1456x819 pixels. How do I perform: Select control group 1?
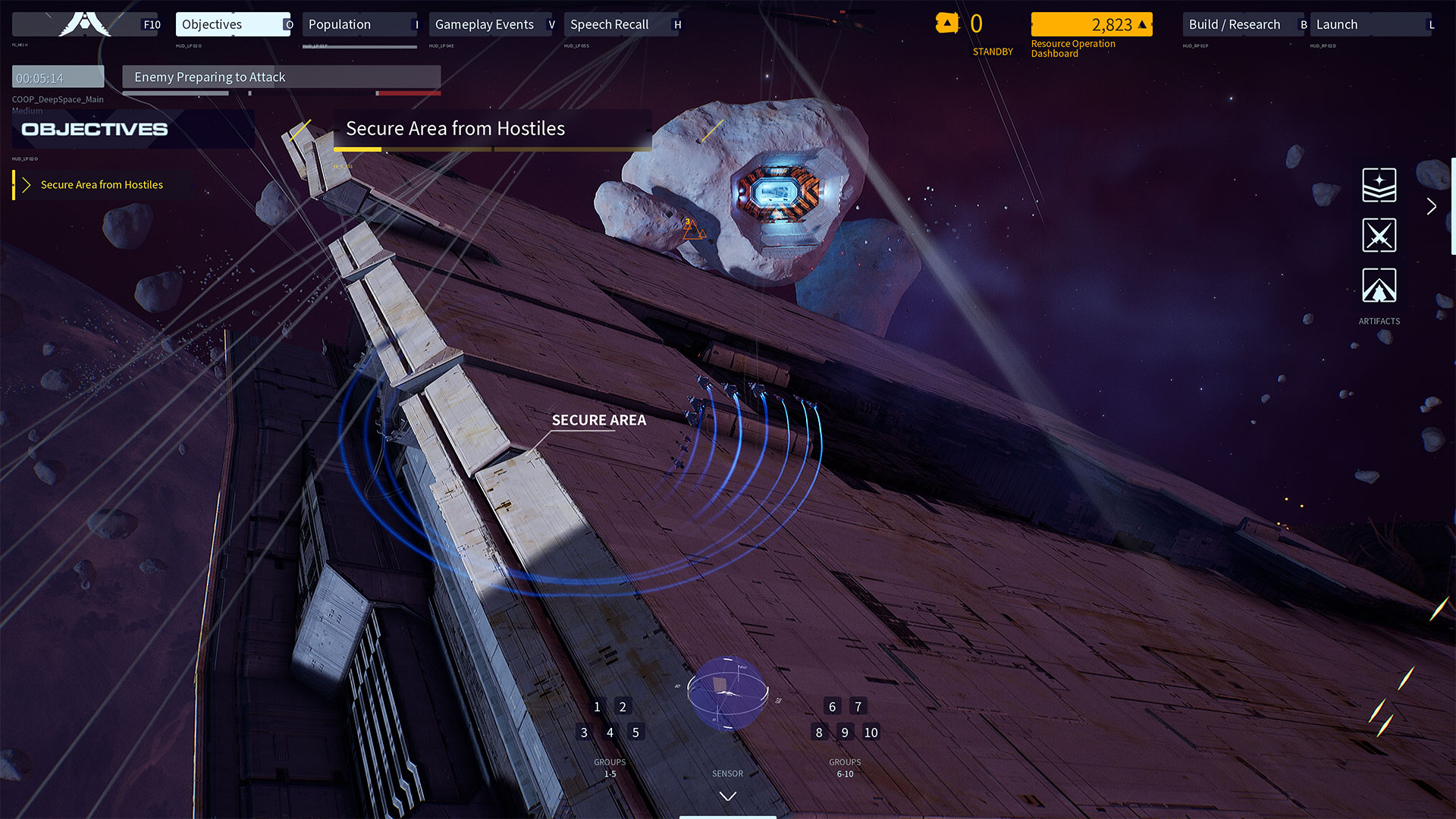pos(597,707)
